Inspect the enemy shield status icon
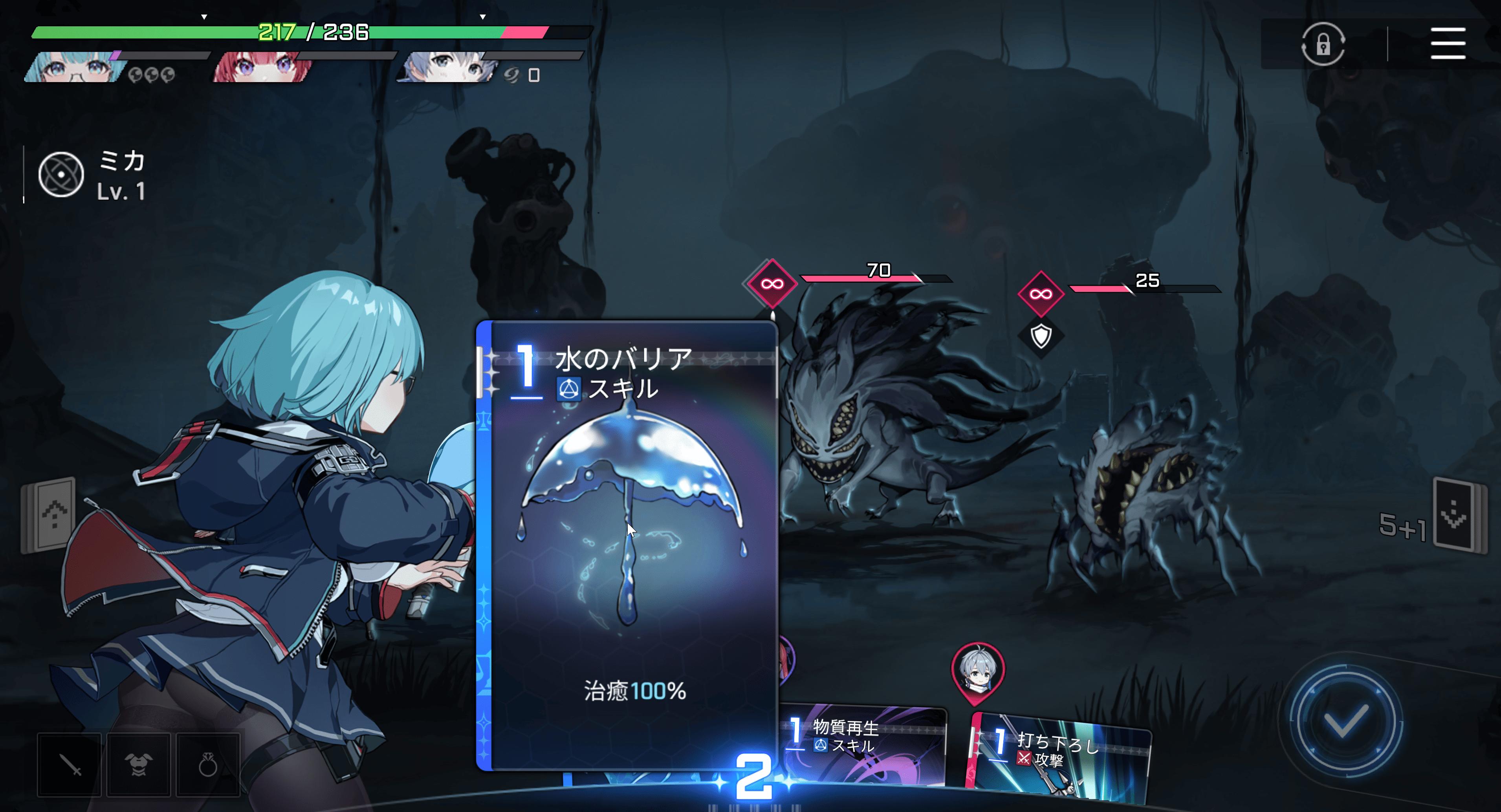1501x812 pixels. [1041, 336]
